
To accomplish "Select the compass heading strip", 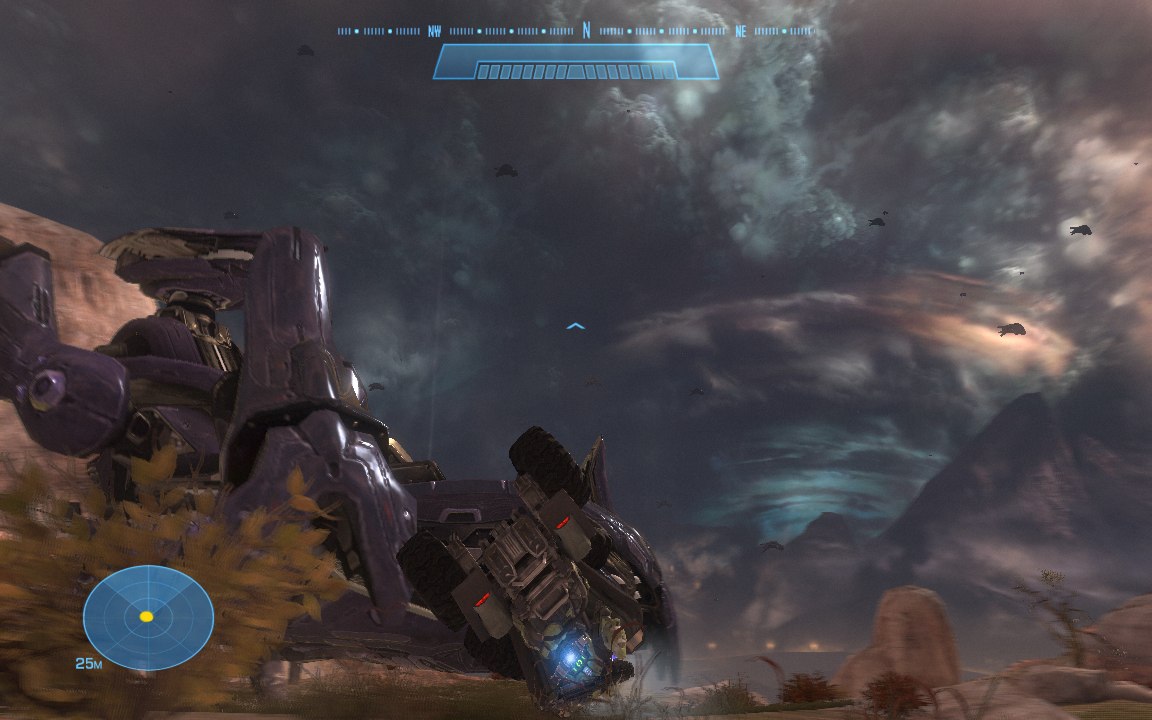I will coord(575,31).
